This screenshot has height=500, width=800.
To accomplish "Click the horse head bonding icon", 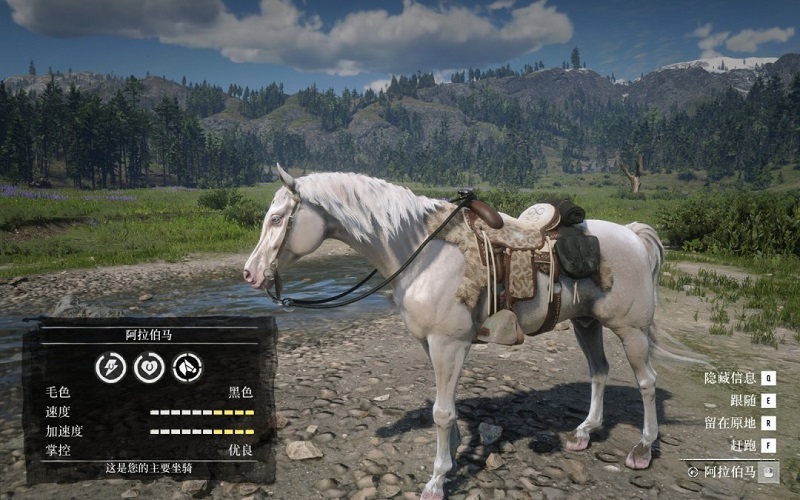I will [x=187, y=367].
